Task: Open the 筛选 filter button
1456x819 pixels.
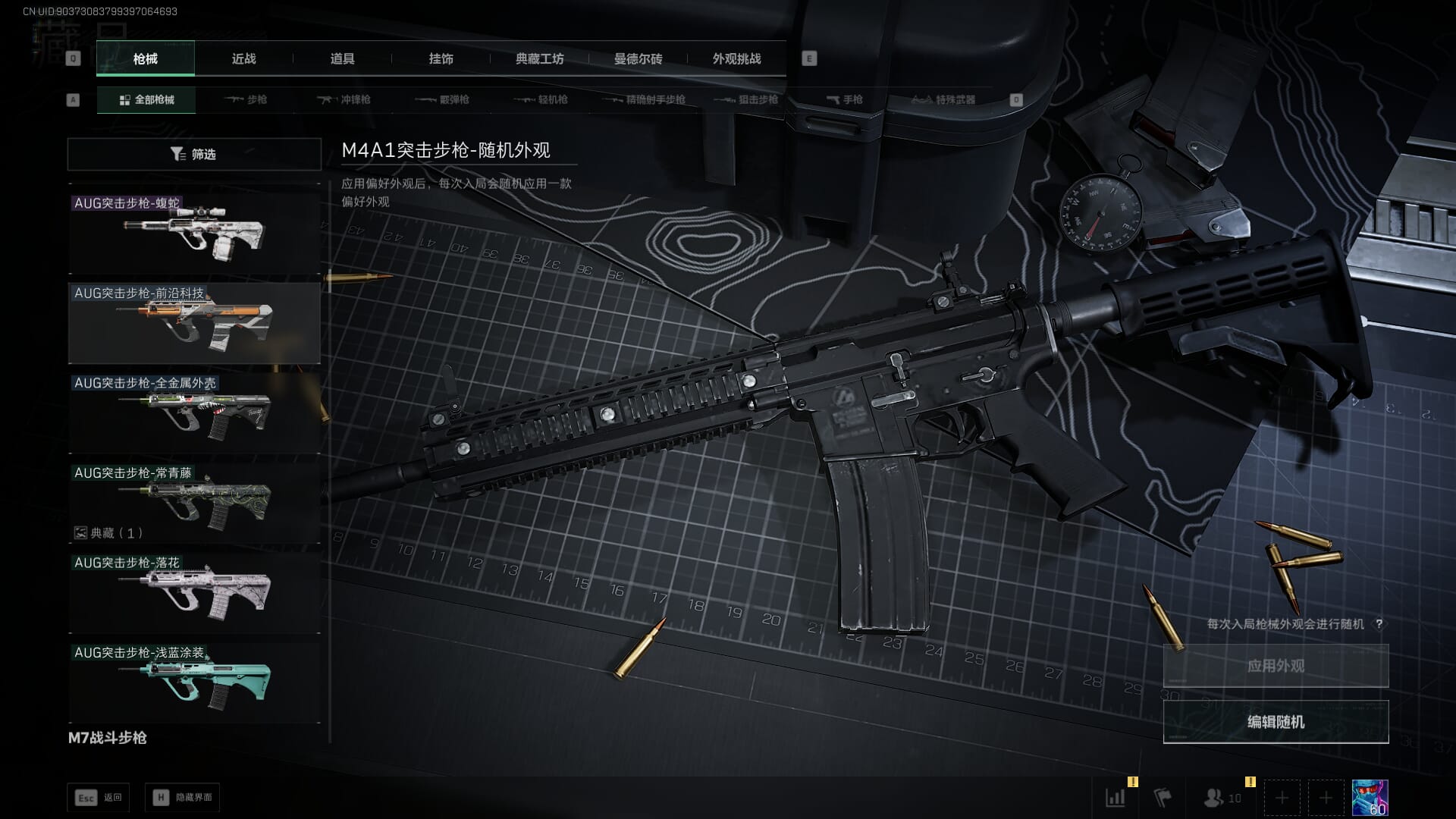Action: coord(194,154)
